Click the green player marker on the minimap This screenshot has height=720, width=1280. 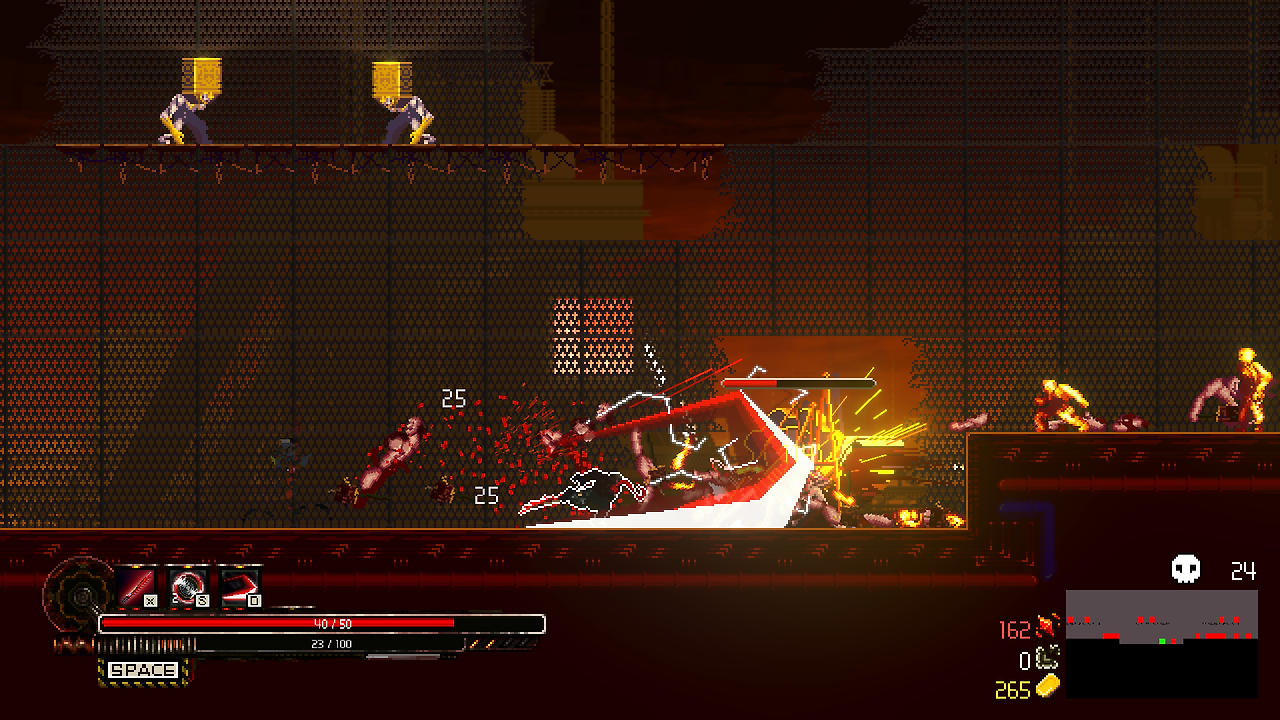pos(1162,641)
